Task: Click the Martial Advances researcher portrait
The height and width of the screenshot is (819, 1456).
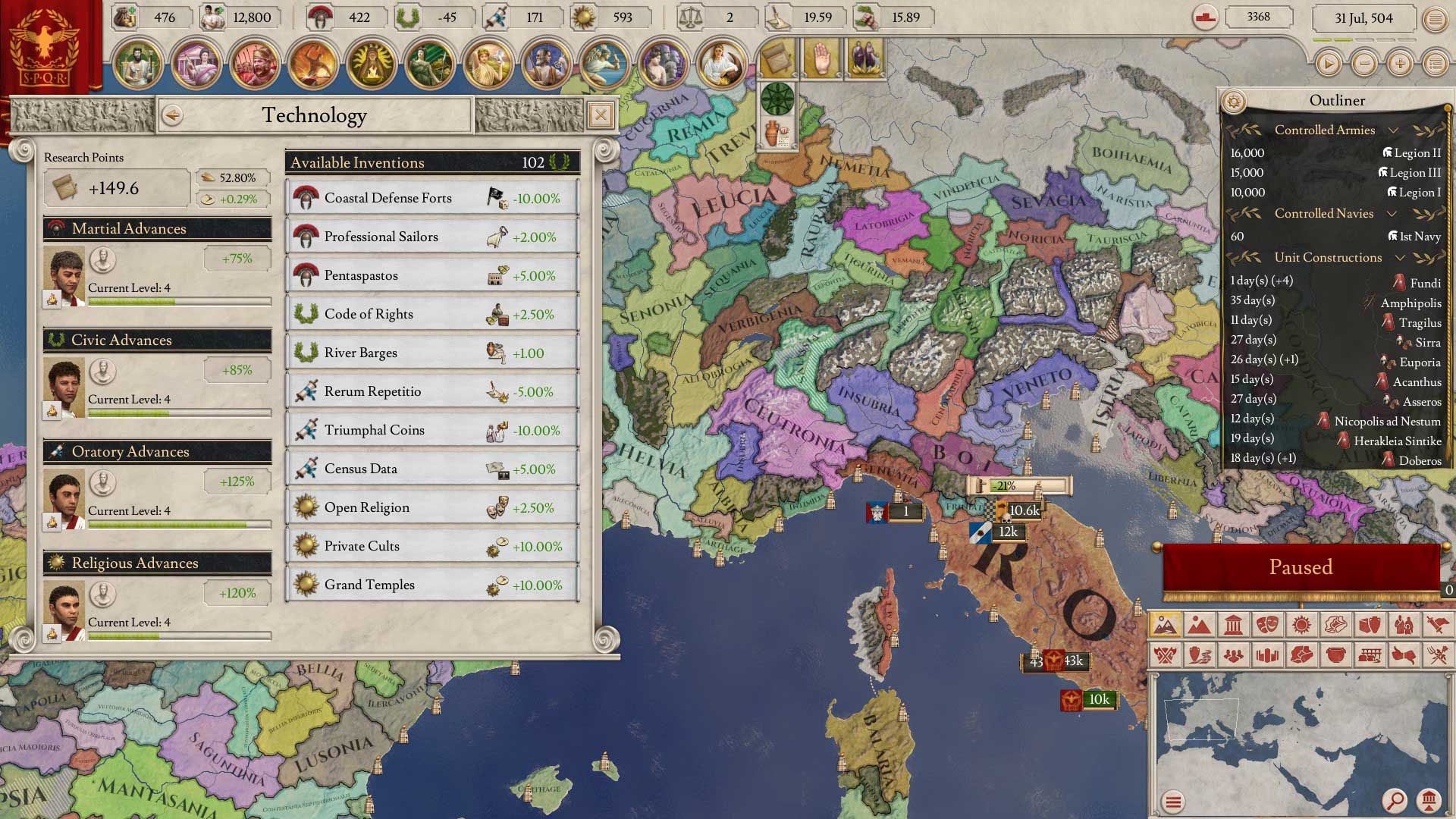Action: click(64, 276)
